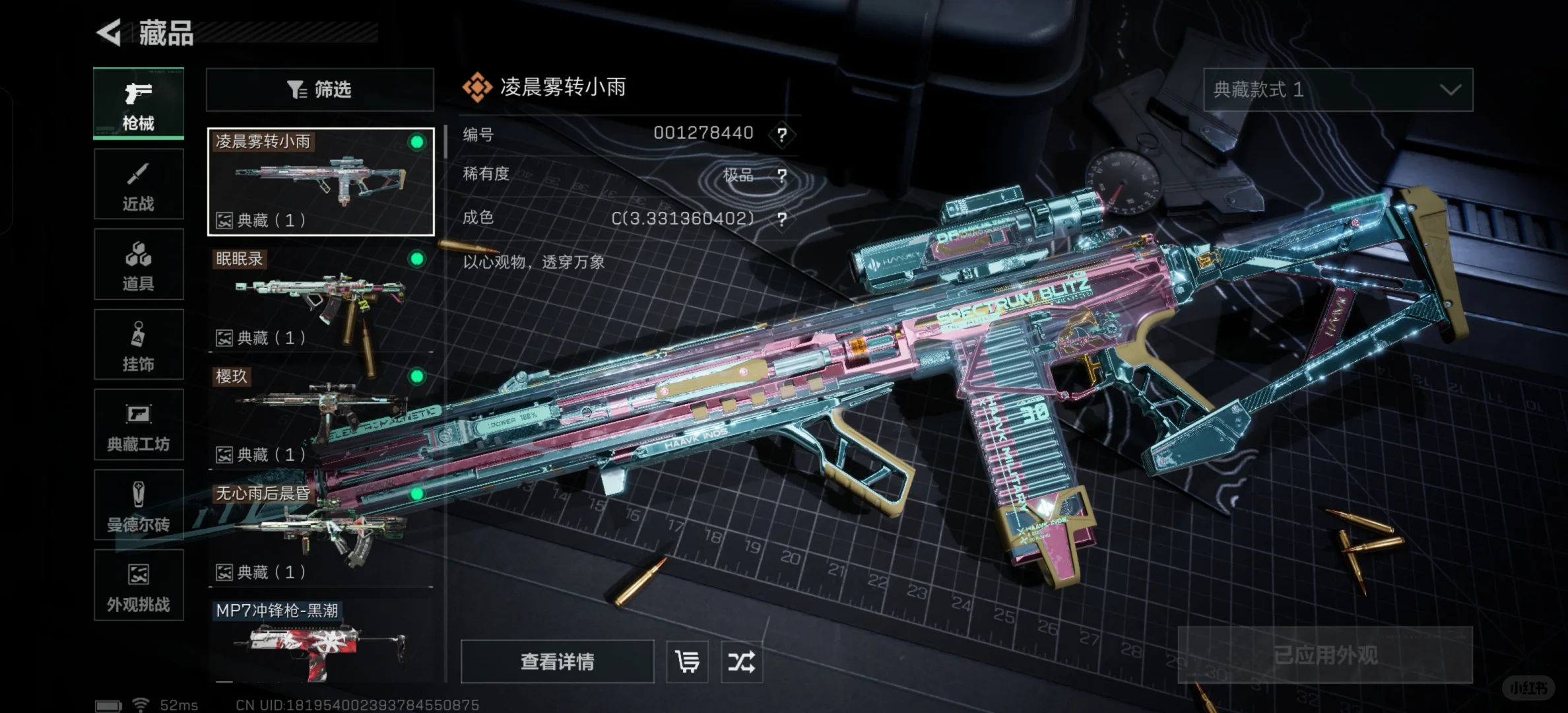Screen dimensions: 1568x713
Task: Select the 典藏工坊 workshop icon
Action: [x=139, y=426]
